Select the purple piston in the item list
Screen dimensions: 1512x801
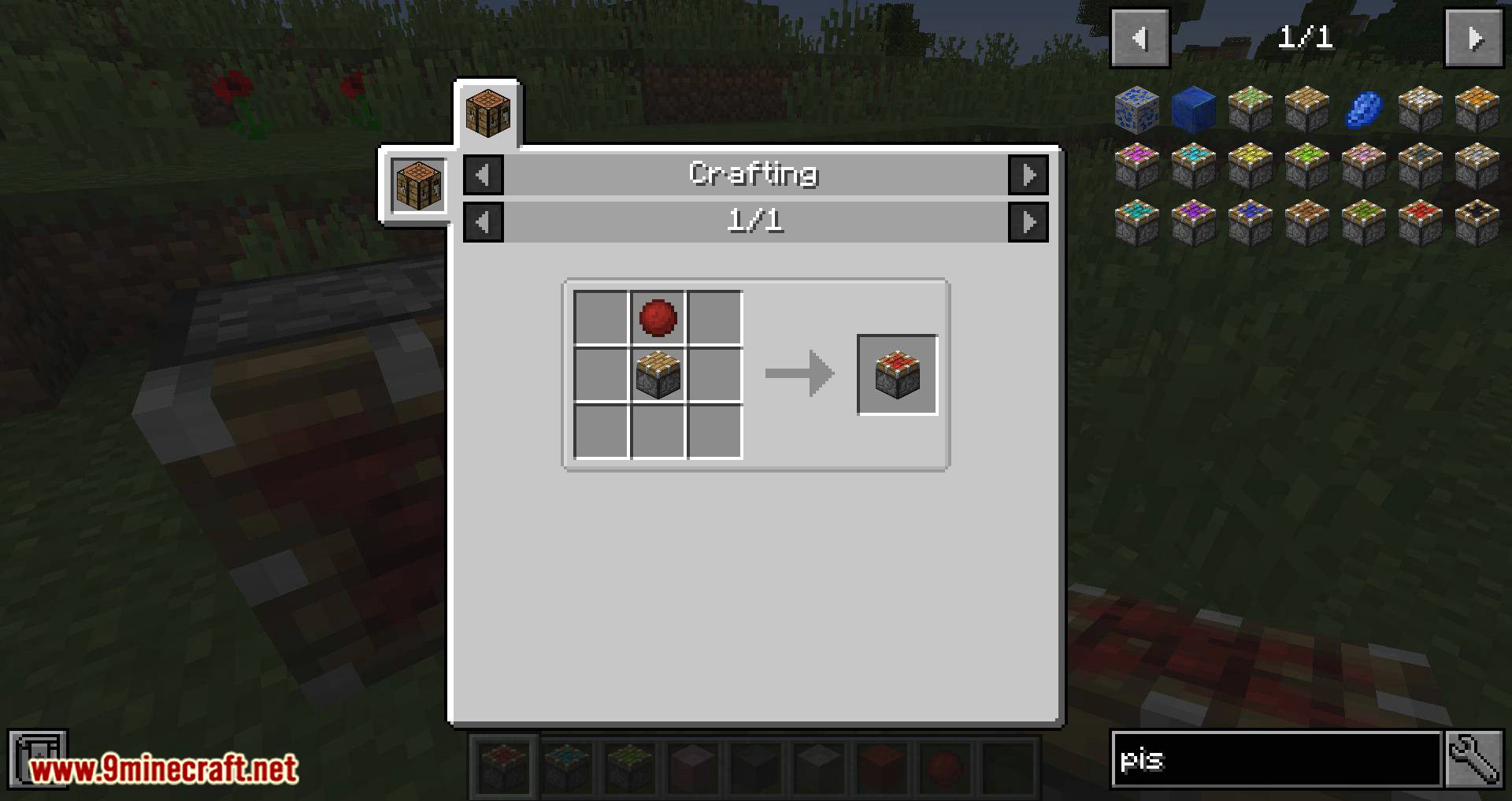(1194, 220)
